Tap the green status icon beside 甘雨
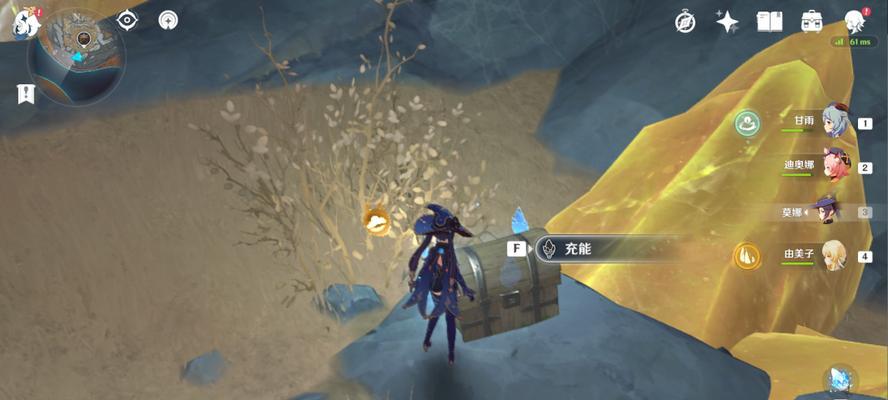 pyautogui.click(x=745, y=124)
